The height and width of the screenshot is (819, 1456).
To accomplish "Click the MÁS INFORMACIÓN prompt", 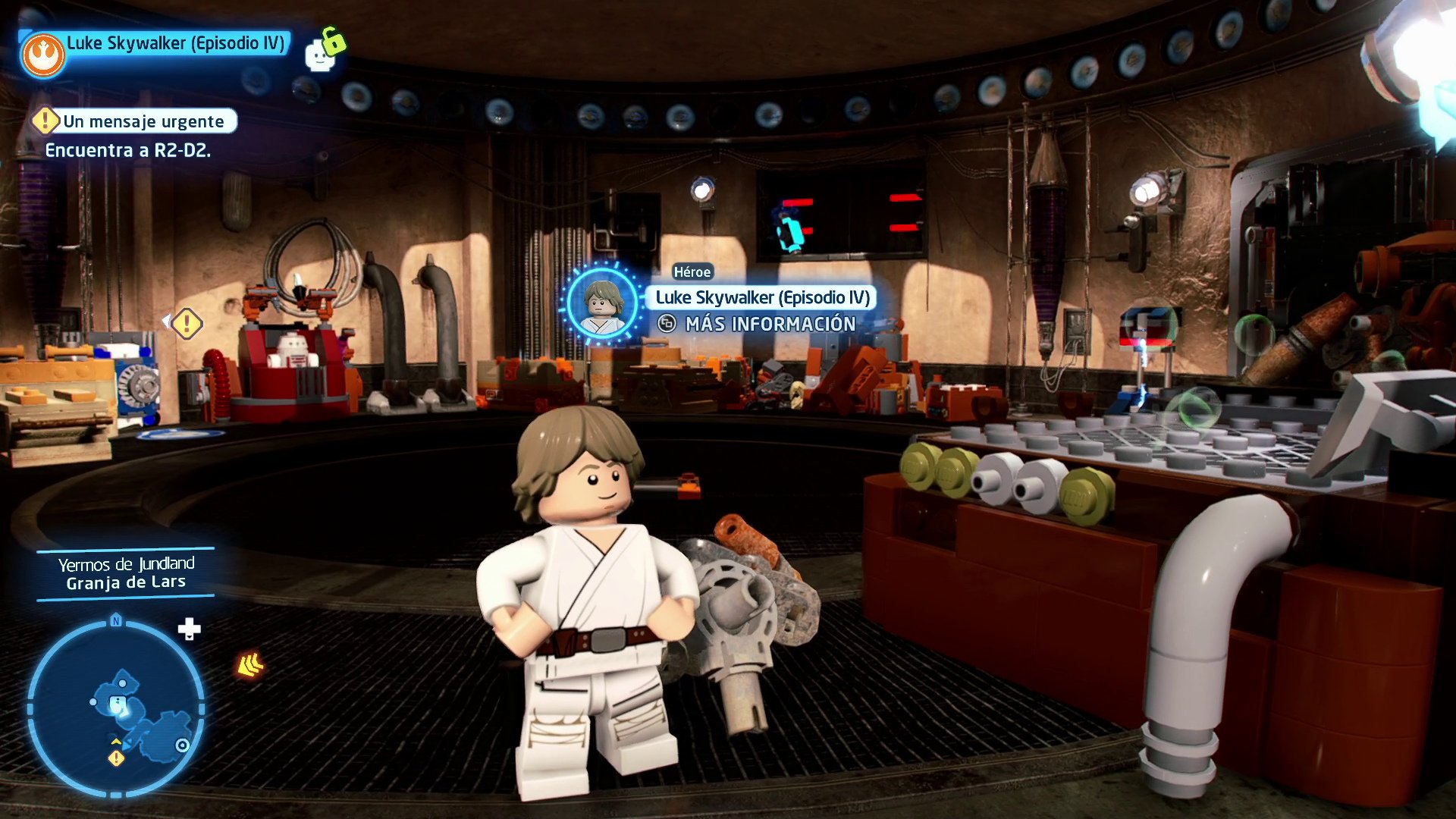I will (771, 325).
